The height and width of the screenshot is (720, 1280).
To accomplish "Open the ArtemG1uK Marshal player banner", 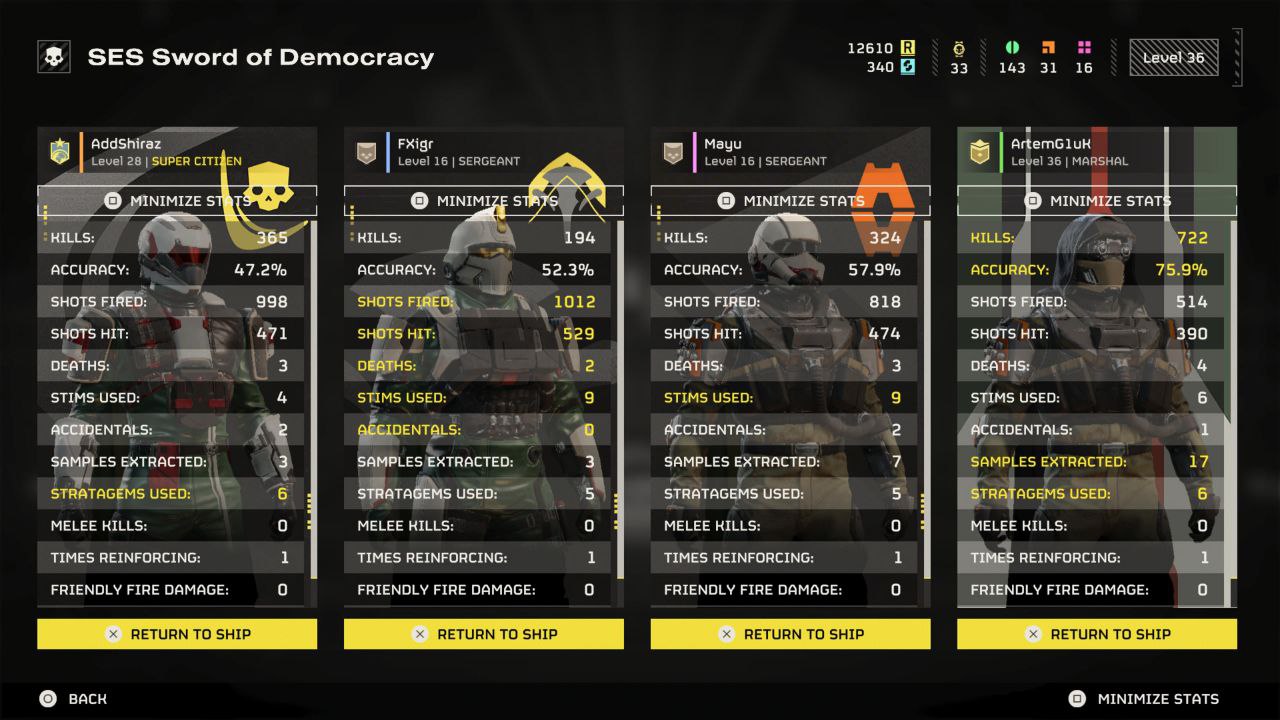I will click(x=1097, y=152).
